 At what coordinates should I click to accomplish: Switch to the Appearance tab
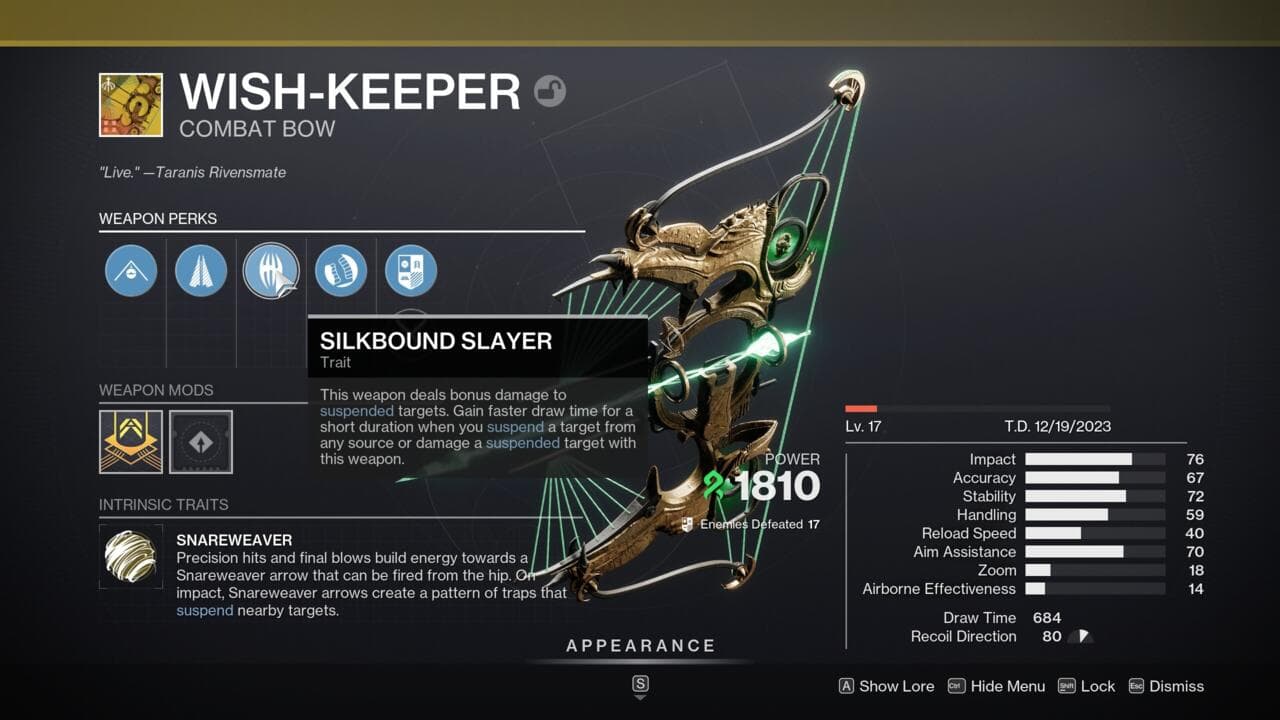click(641, 645)
